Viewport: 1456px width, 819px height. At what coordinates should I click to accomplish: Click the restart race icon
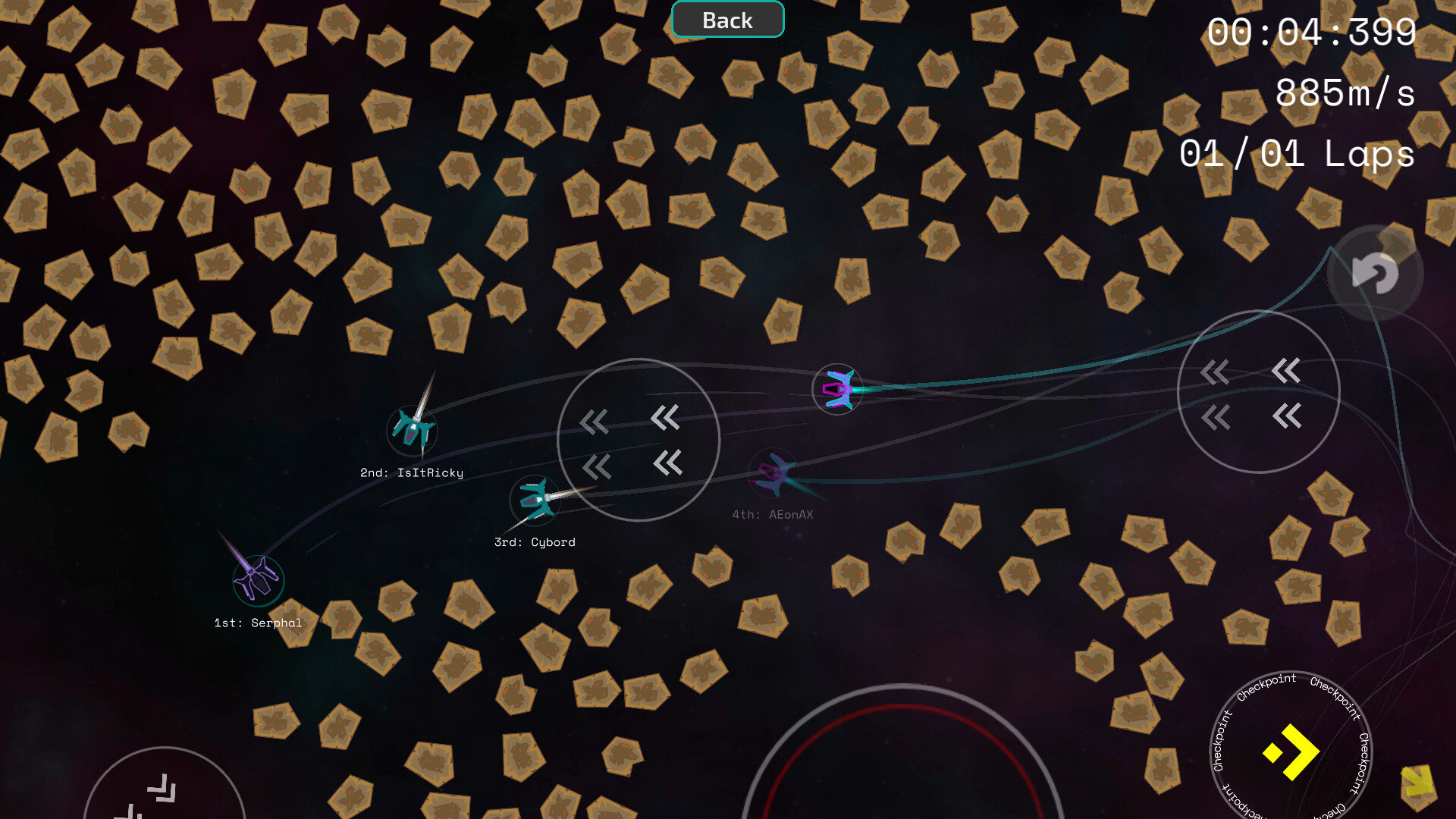(x=1375, y=275)
